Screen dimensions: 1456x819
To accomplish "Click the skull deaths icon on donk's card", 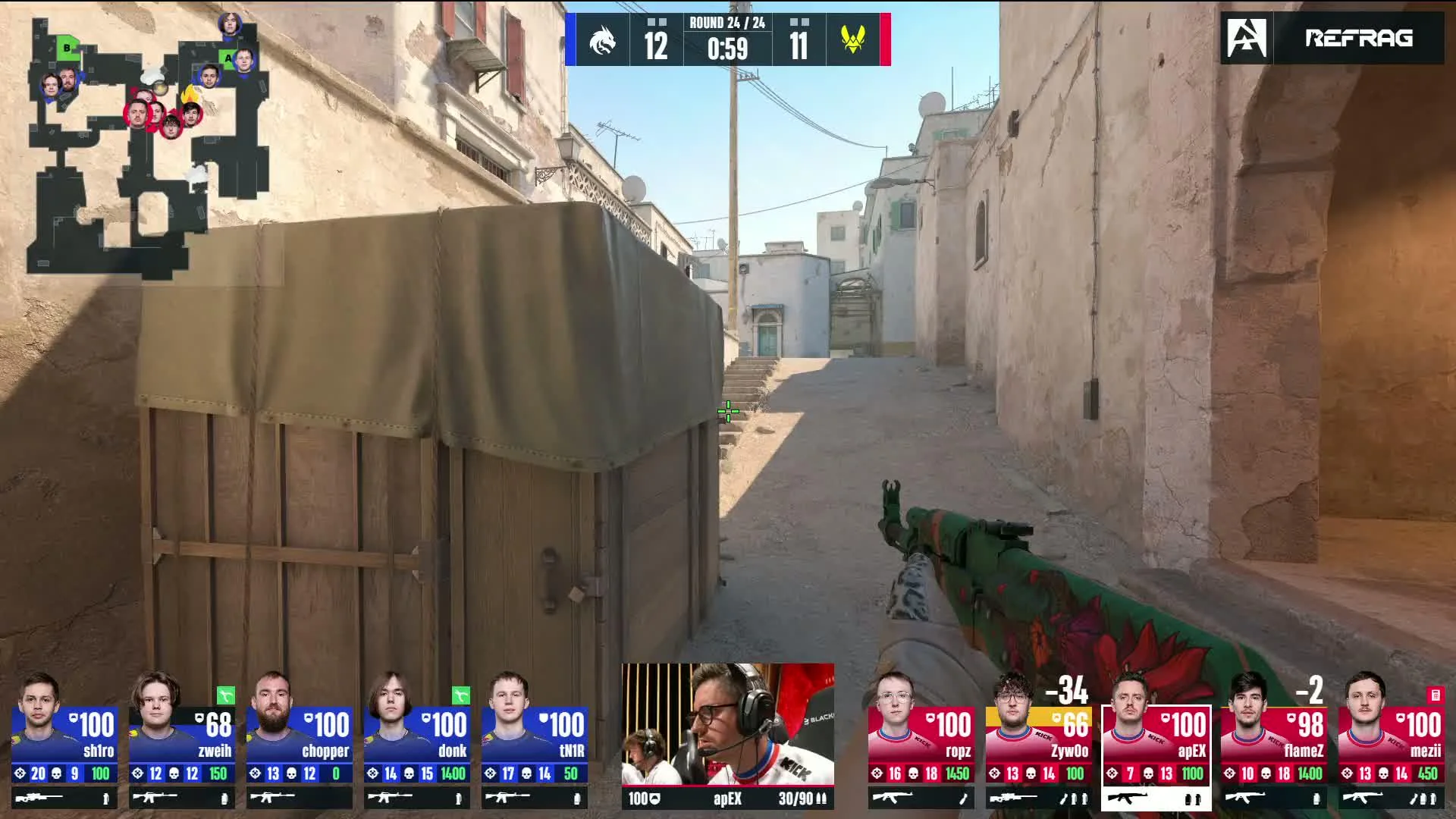I will tap(407, 774).
